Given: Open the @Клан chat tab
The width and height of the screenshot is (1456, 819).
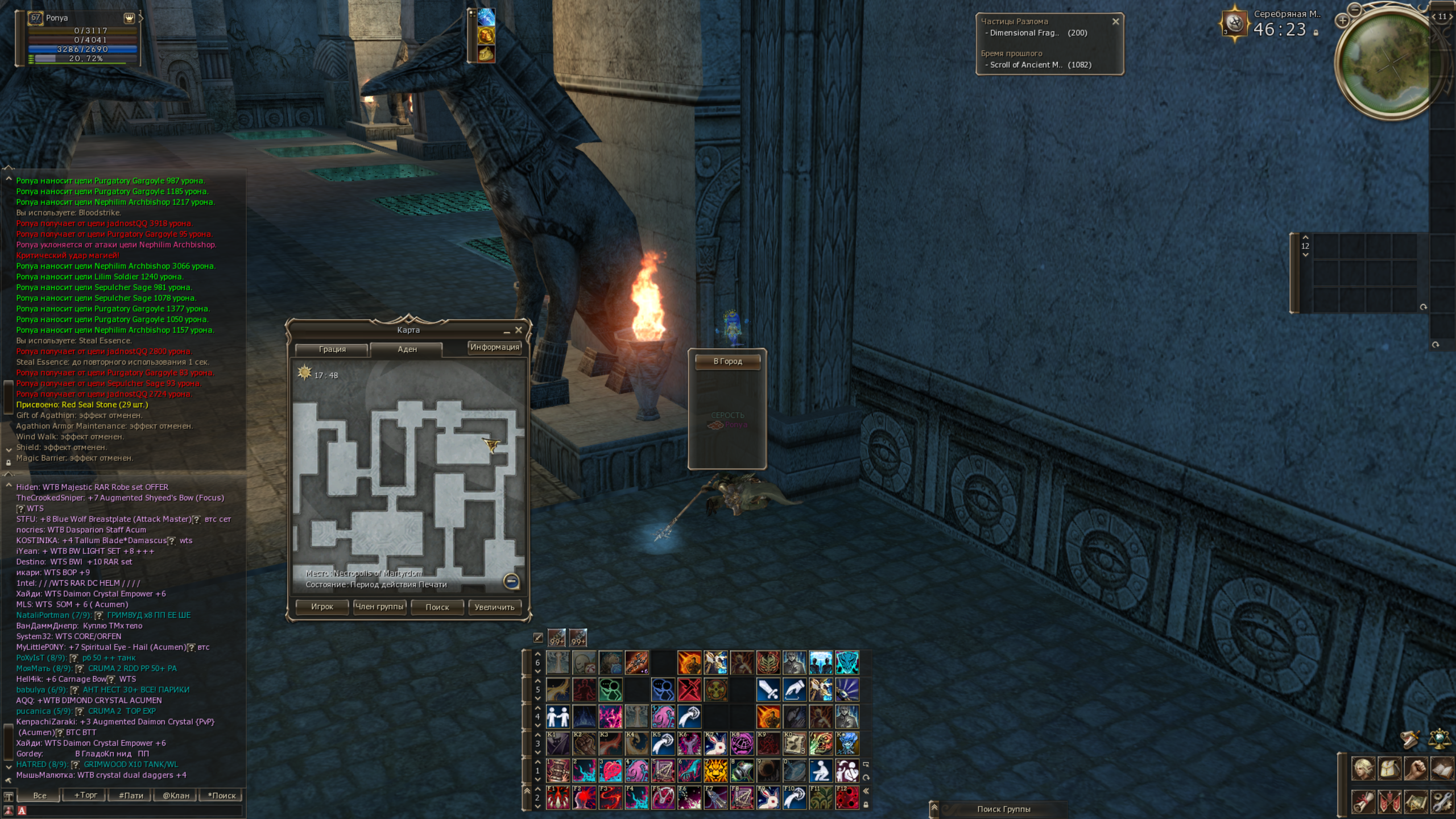Looking at the screenshot, I should coord(176,795).
